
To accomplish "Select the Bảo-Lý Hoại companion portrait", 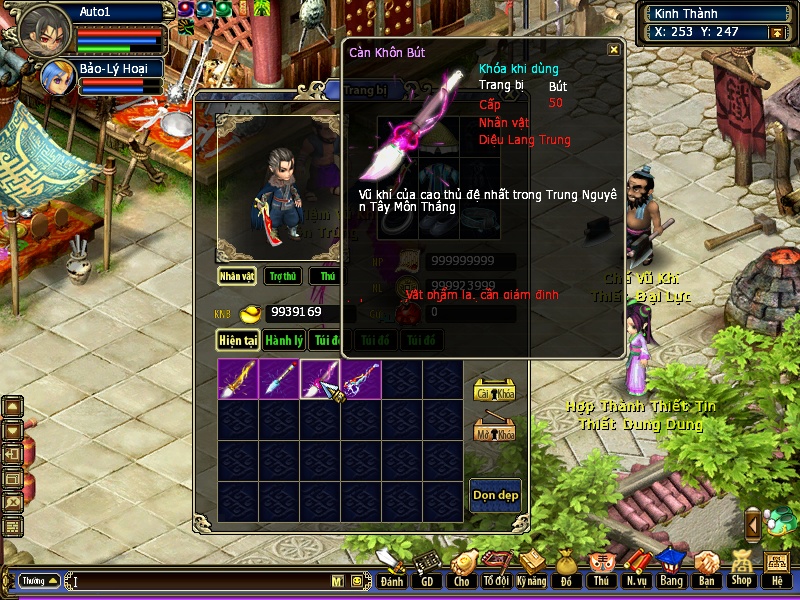I will point(54,76).
